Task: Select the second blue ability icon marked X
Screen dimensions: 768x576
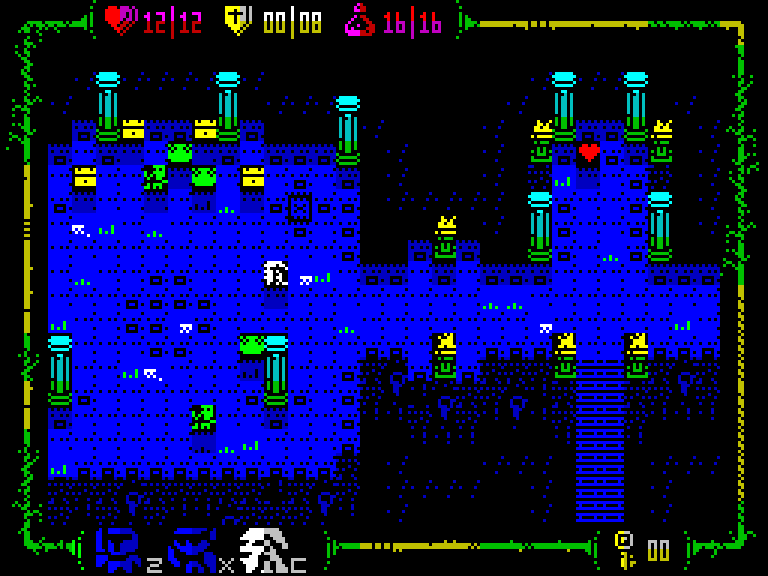Action: pyautogui.click(x=192, y=549)
